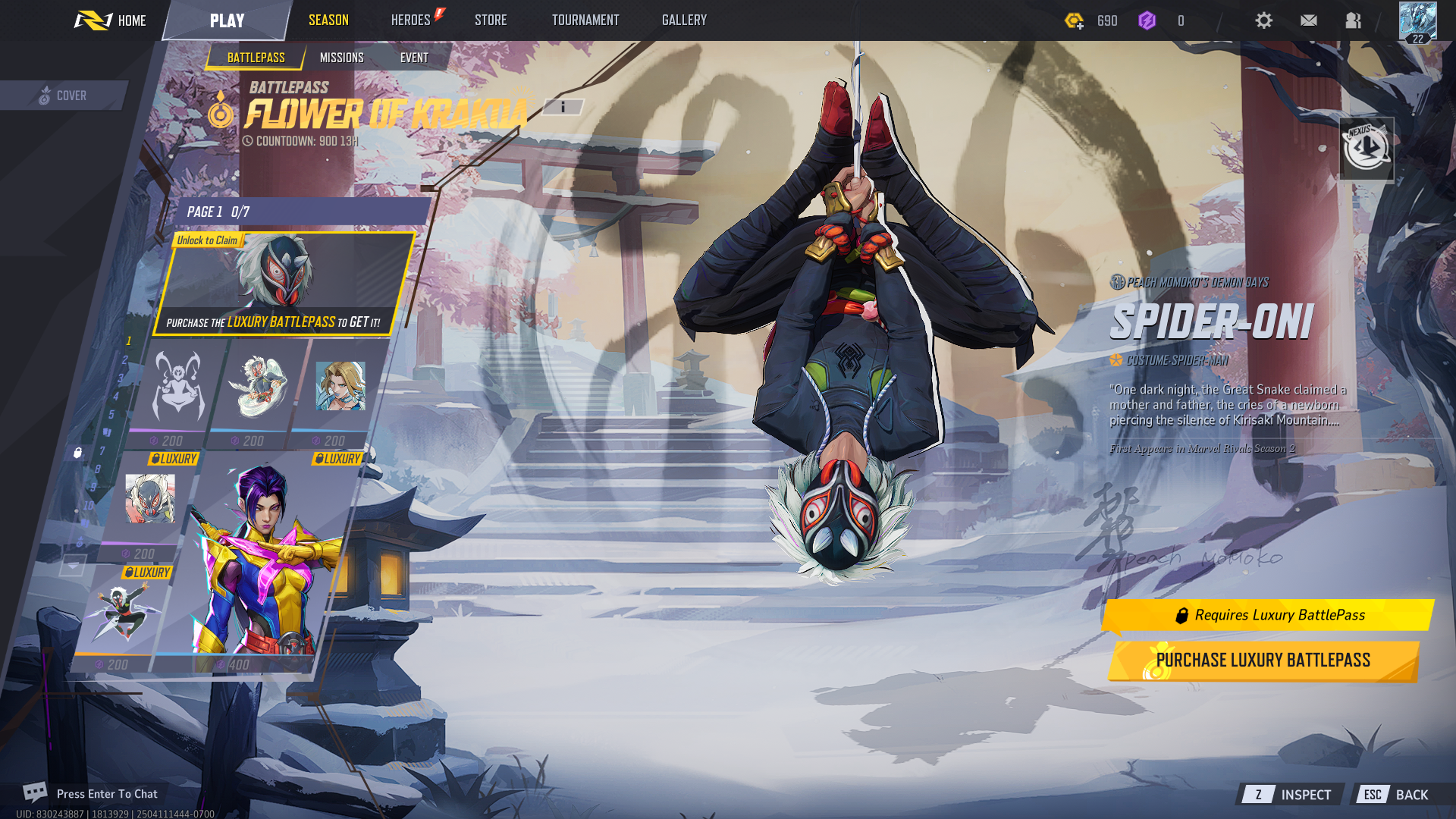
Task: Switch to the Missions sub-tab
Action: (x=341, y=58)
